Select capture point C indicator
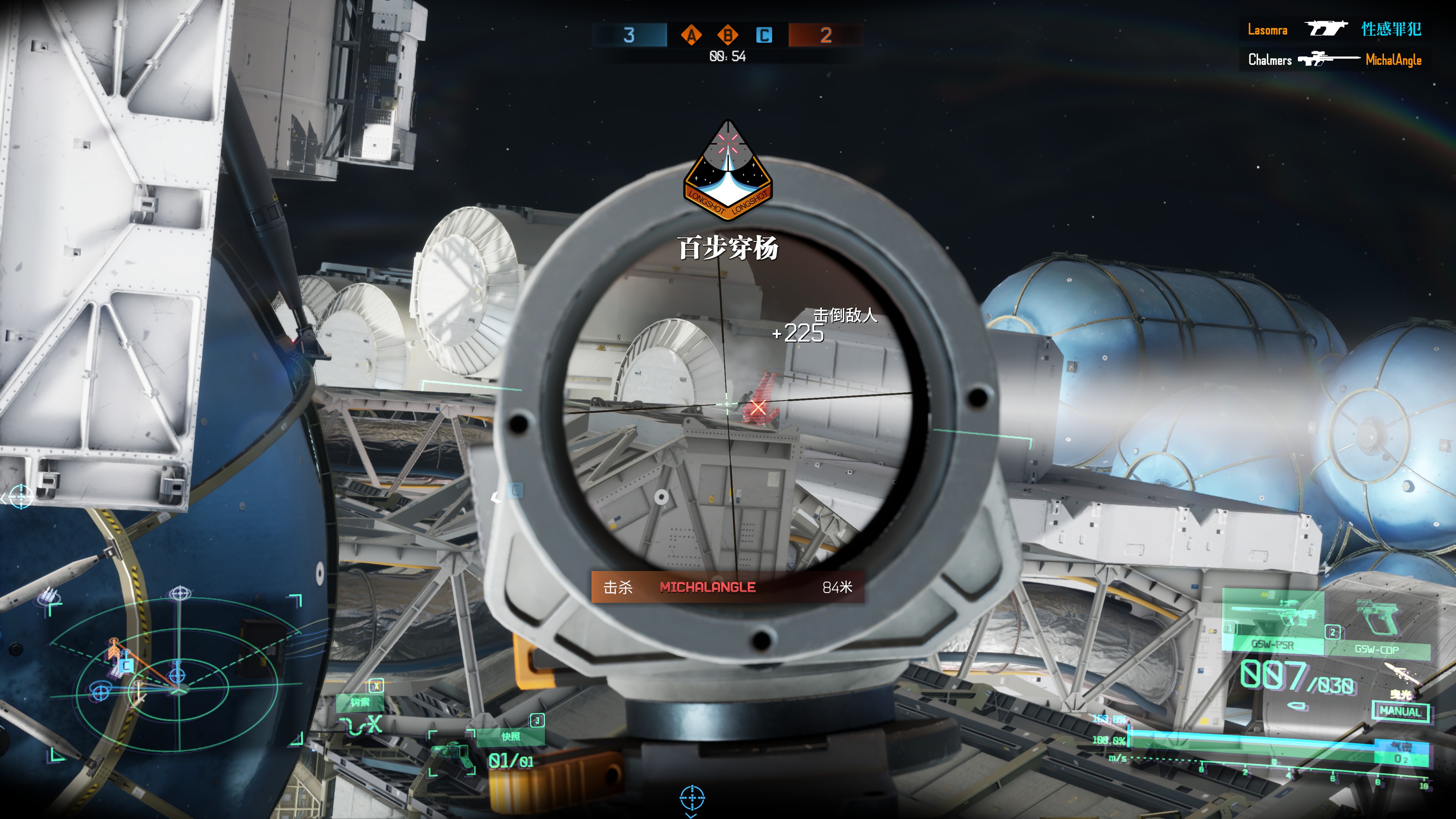The width and height of the screenshot is (1456, 819). 764,35
